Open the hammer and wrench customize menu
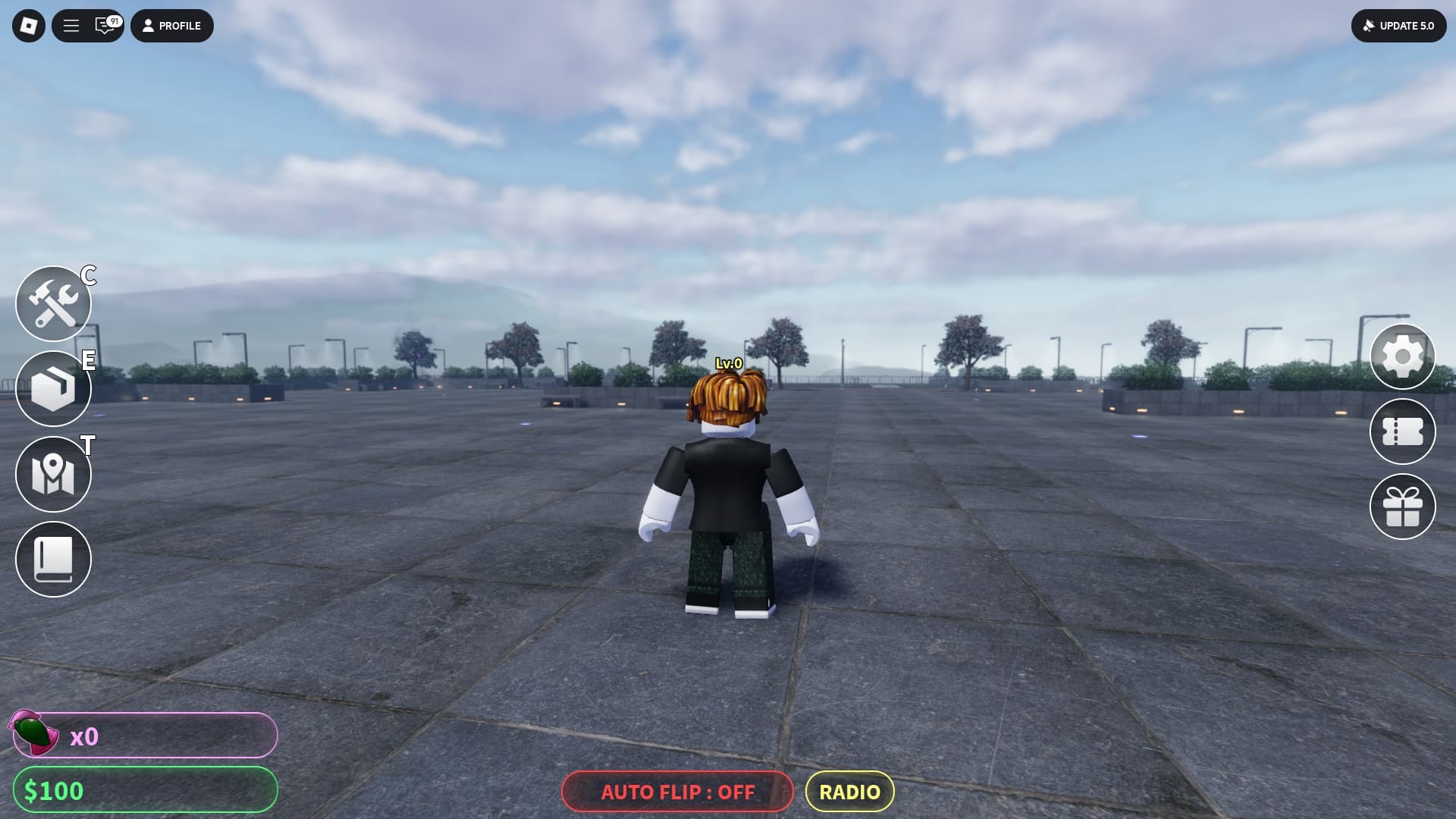Screen dimensions: 1456x819 pyautogui.click(x=53, y=304)
